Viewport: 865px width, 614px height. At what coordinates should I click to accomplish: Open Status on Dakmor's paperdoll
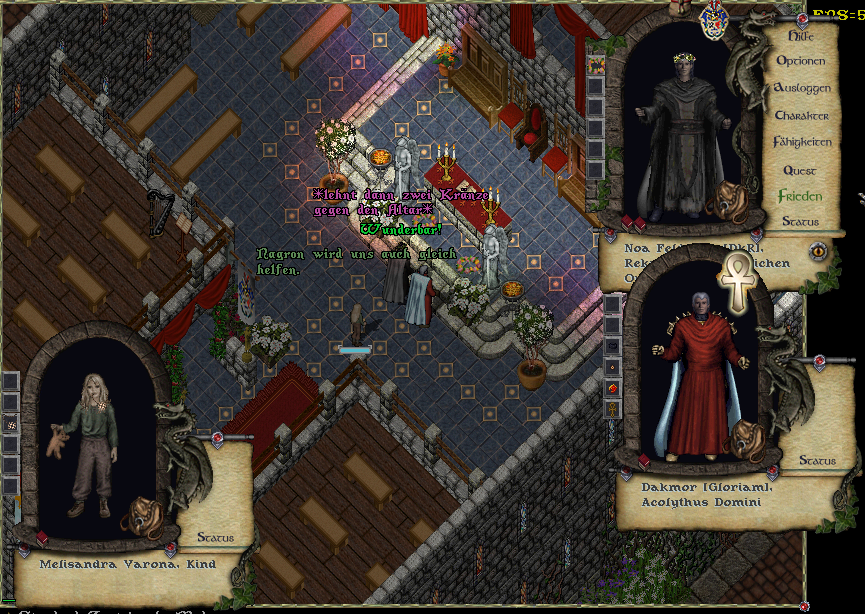pyautogui.click(x=817, y=461)
